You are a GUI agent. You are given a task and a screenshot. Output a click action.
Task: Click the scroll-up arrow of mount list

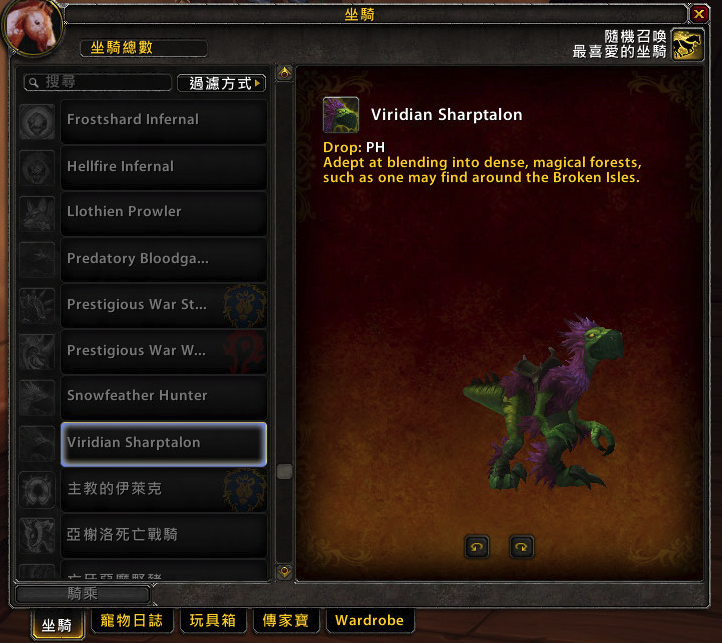pyautogui.click(x=285, y=74)
